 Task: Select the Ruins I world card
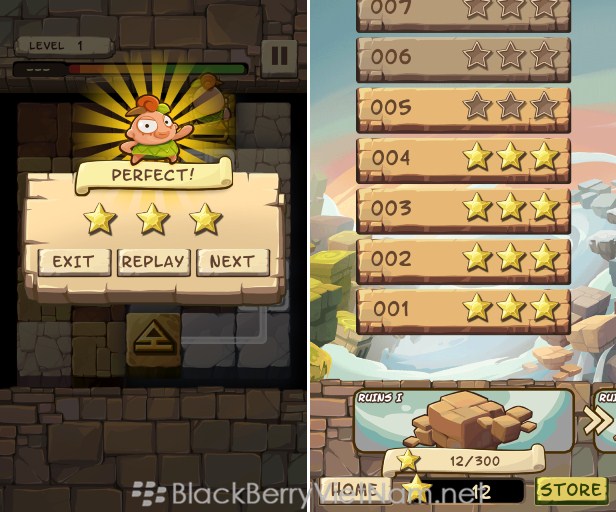coord(463,425)
